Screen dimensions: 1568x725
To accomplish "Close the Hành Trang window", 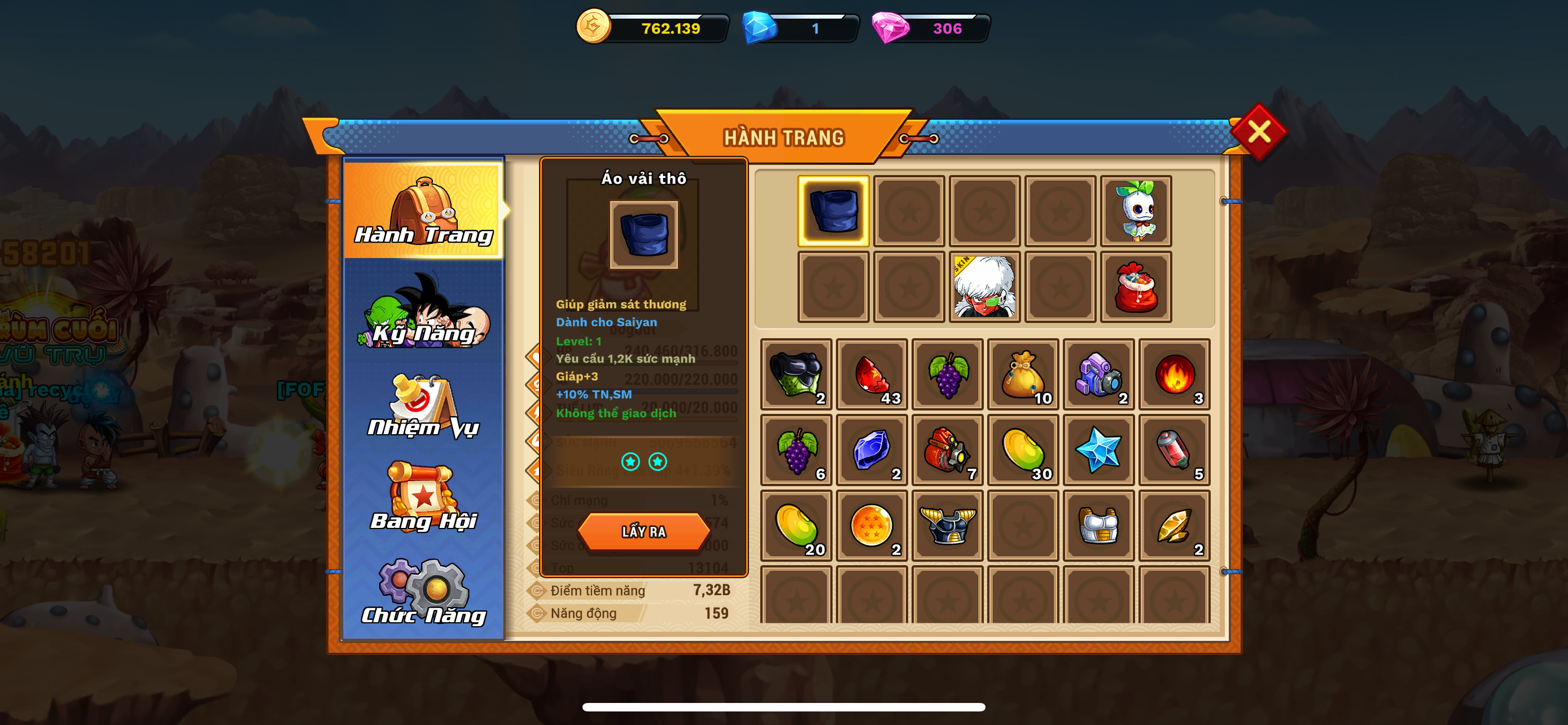I will click(x=1258, y=132).
